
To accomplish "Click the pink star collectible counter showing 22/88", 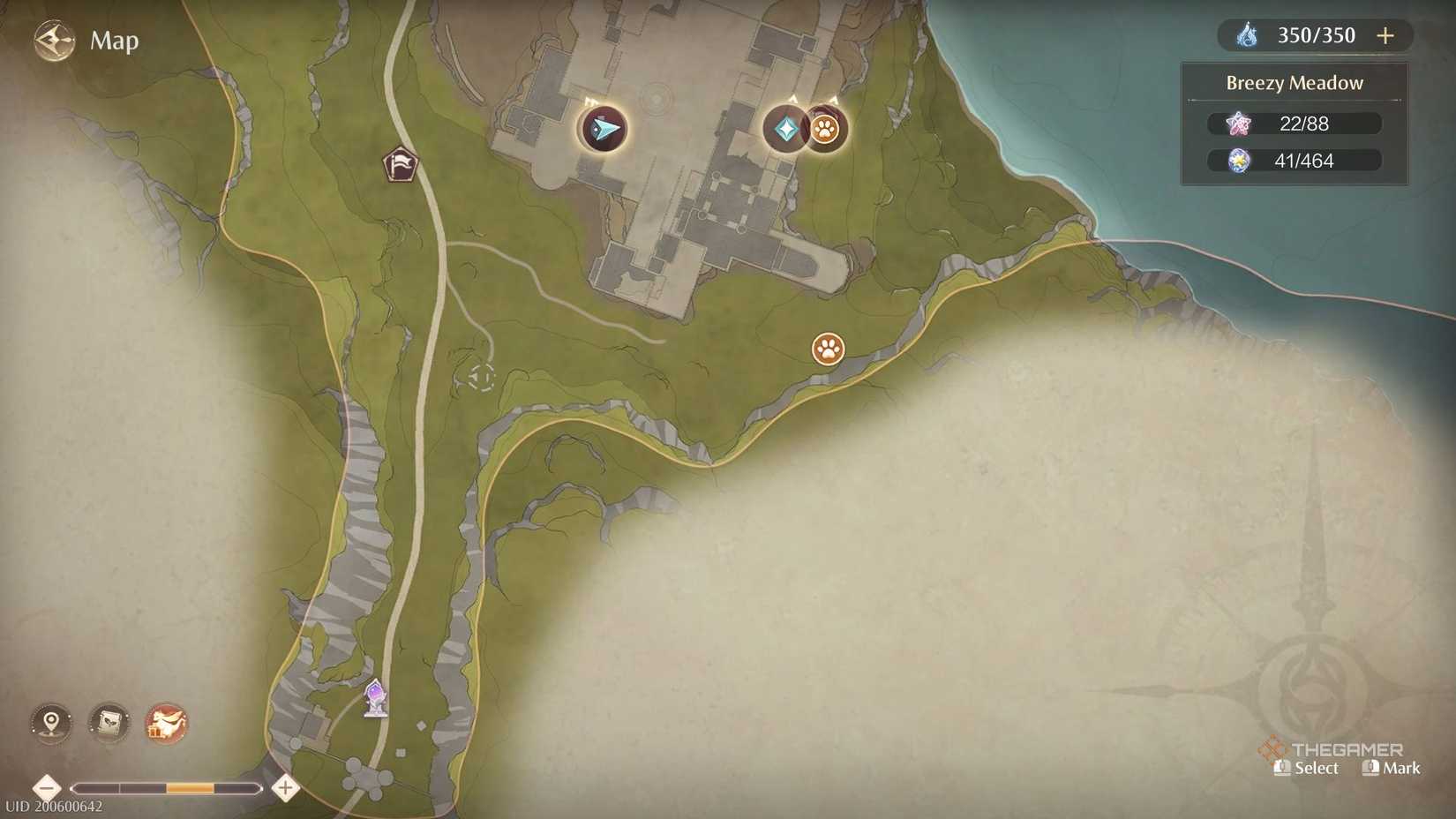I will (1294, 124).
